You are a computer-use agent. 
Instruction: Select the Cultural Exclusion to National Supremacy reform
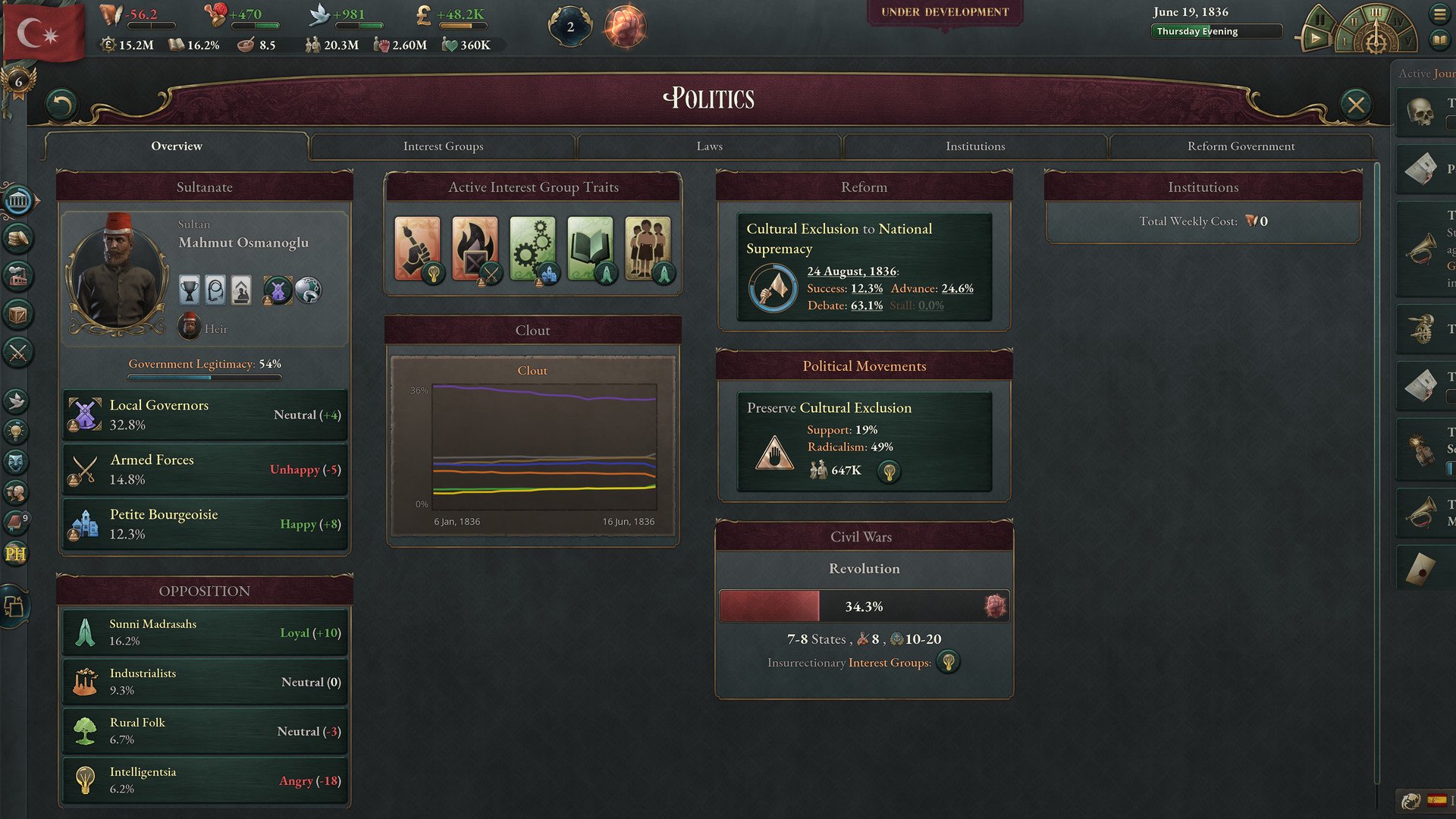click(864, 265)
